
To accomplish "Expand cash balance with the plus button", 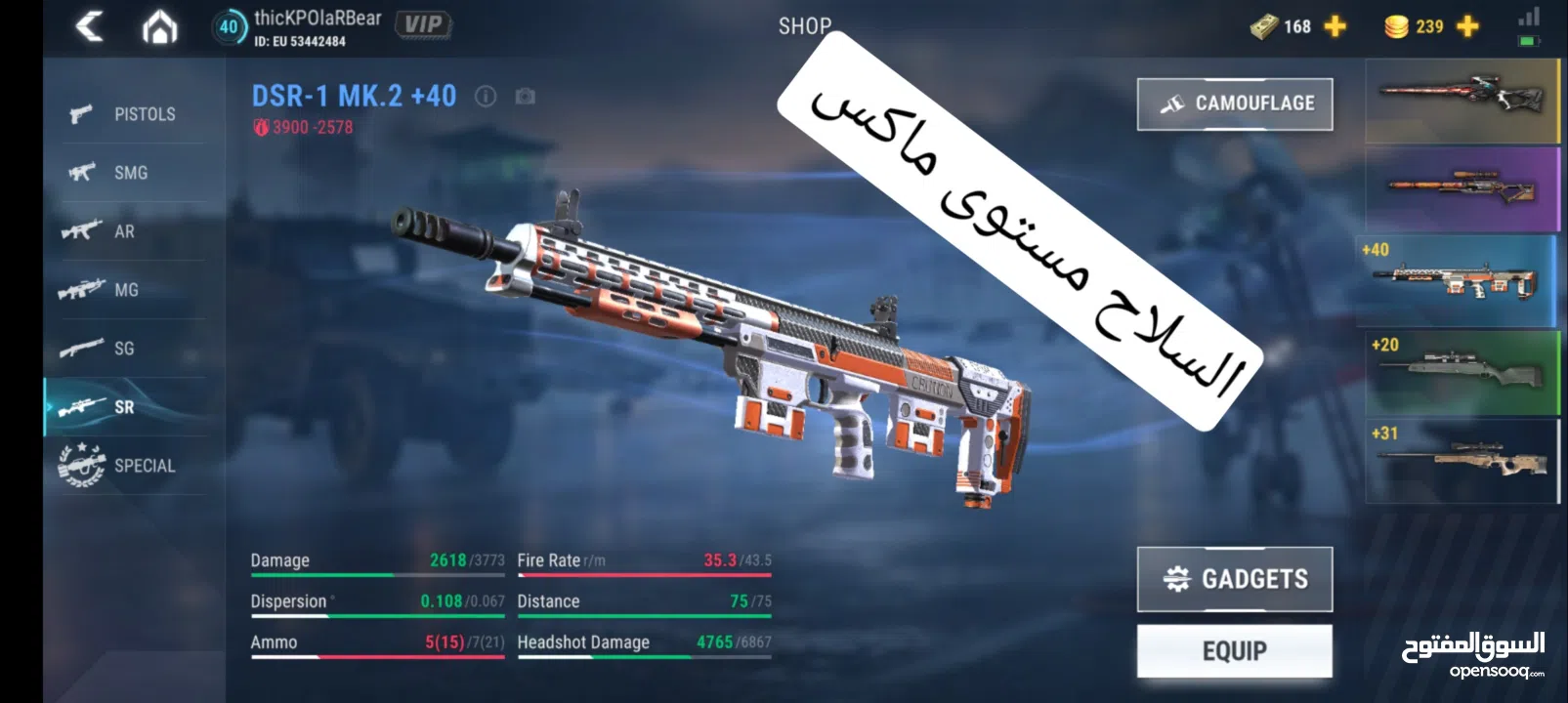I will pyautogui.click(x=1333, y=26).
